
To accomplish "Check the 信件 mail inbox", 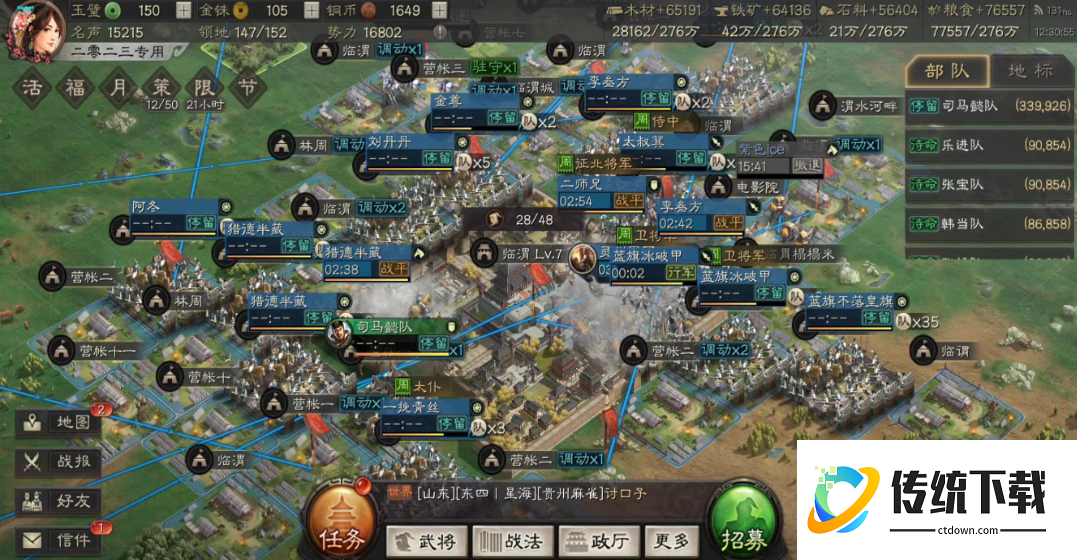I will 60,540.
